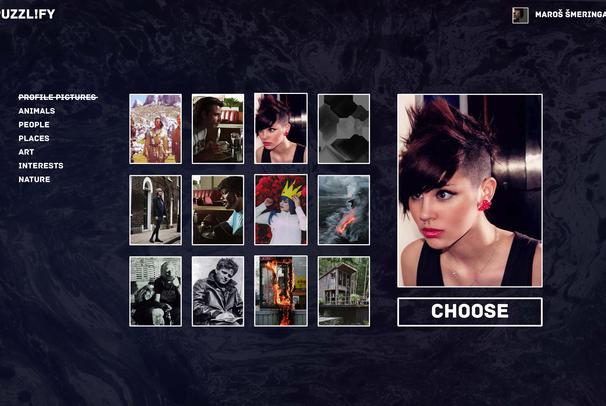This screenshot has width=606, height=406.
Task: Choose the Nature category
Action: 34,180
